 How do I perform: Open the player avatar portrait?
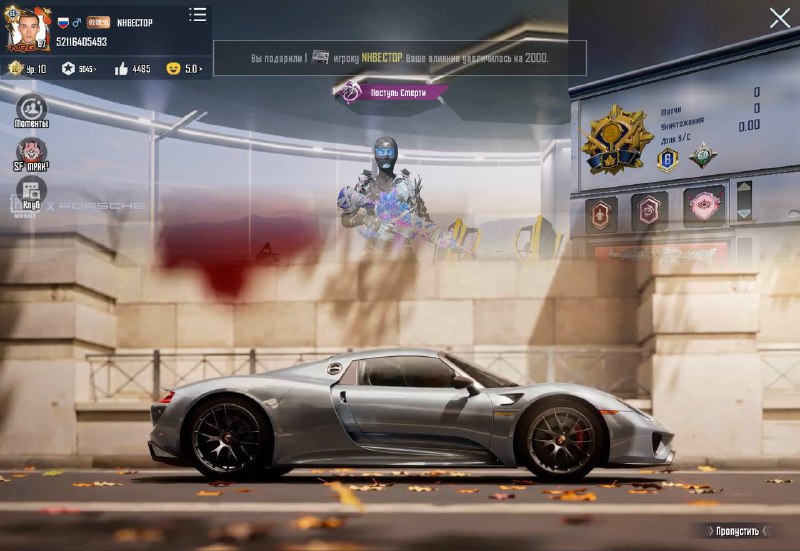(x=28, y=30)
